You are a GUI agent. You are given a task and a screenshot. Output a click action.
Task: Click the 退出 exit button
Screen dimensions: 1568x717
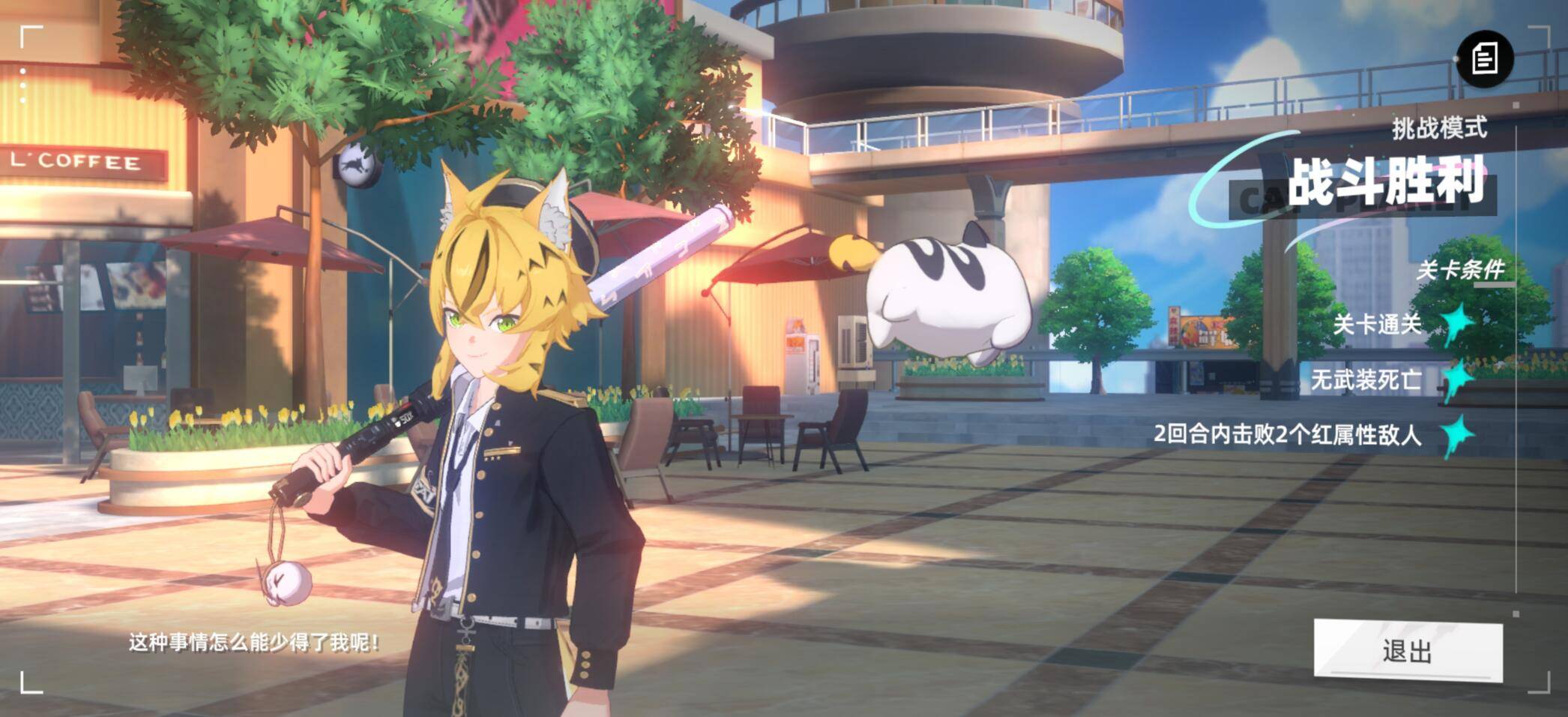pos(1408,651)
